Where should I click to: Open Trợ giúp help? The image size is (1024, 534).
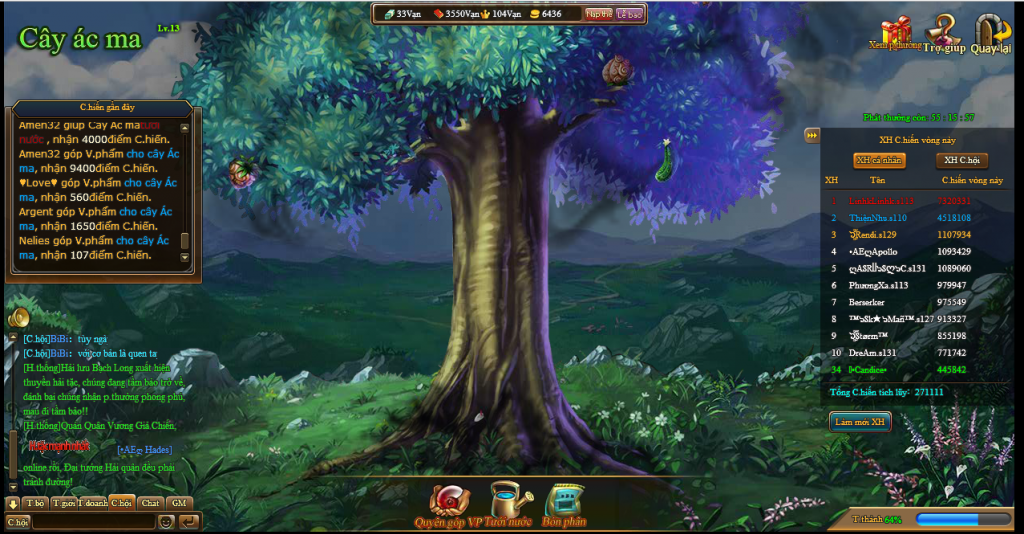pyautogui.click(x=944, y=32)
